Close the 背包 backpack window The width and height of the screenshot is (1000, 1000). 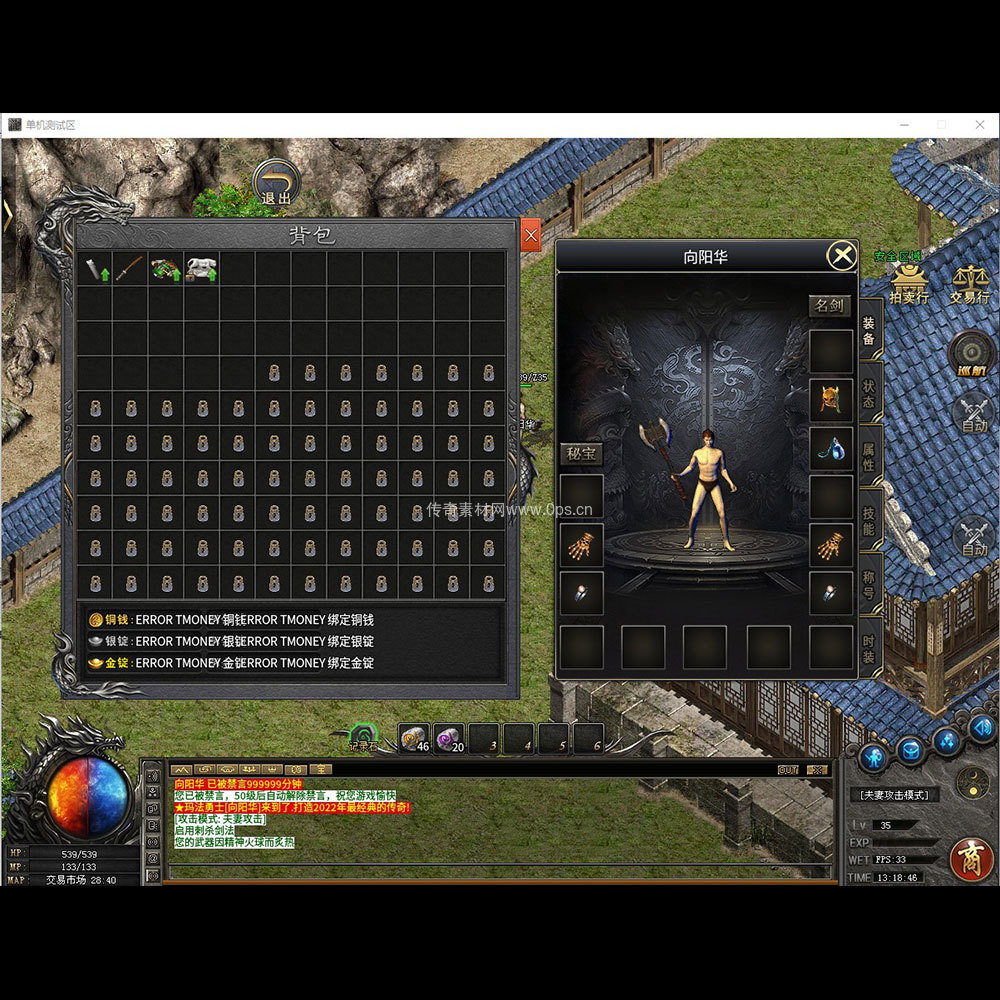[x=531, y=235]
